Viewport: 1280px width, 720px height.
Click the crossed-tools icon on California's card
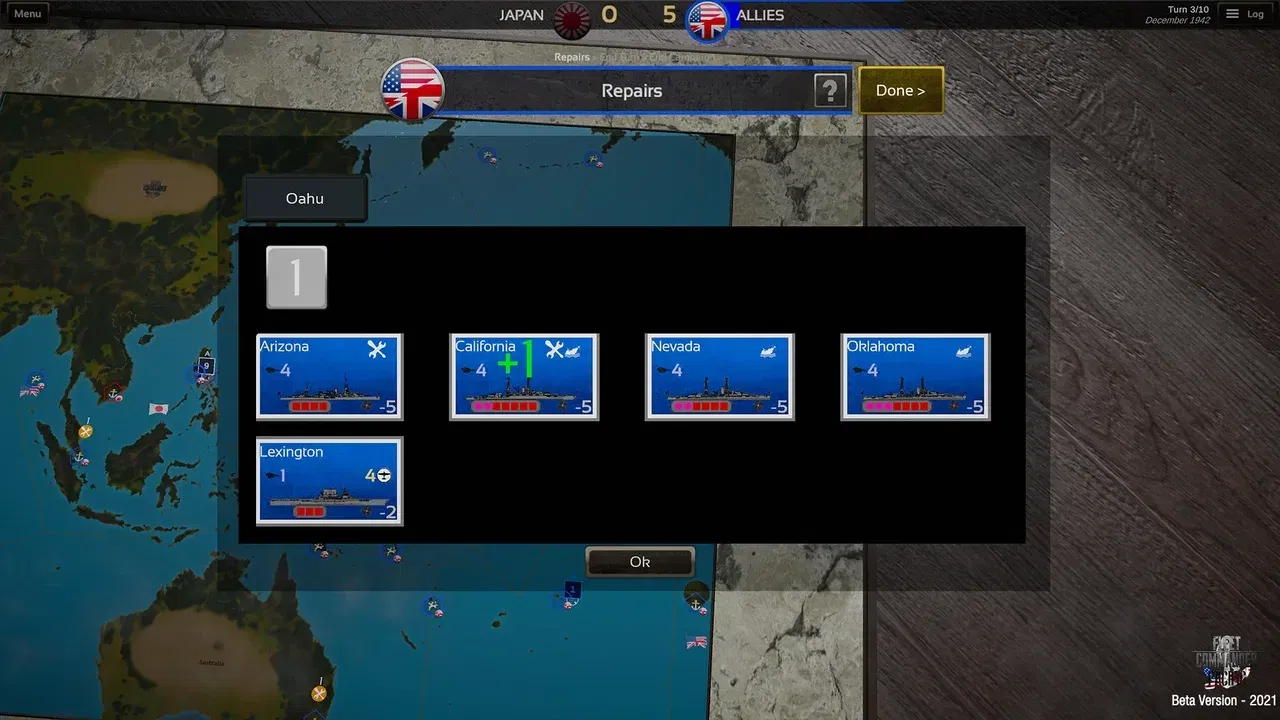tap(554, 348)
